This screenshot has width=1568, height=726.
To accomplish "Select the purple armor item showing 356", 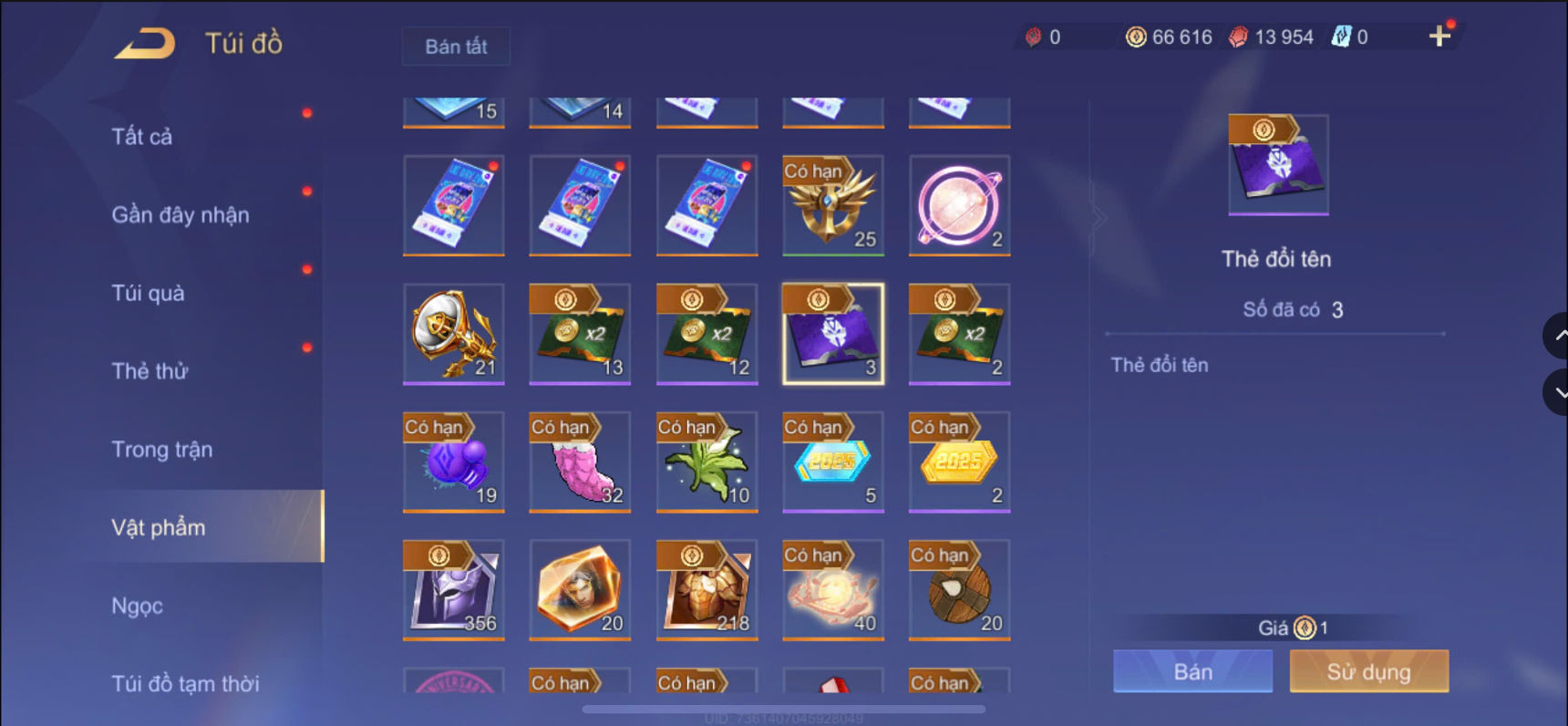I will click(453, 590).
